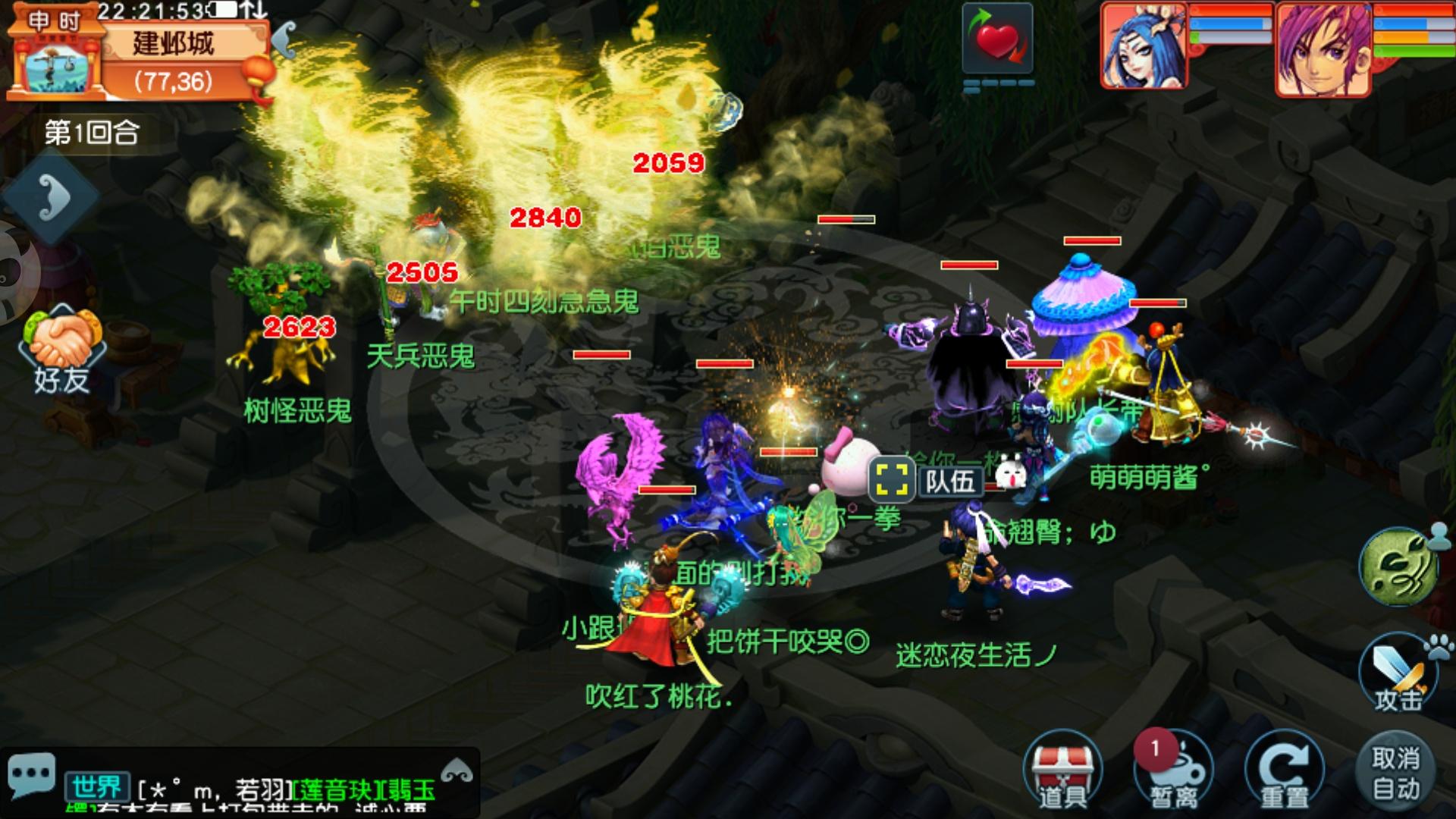Open the 队伍 team button
Image resolution: width=1456 pixels, height=819 pixels.
927,480
